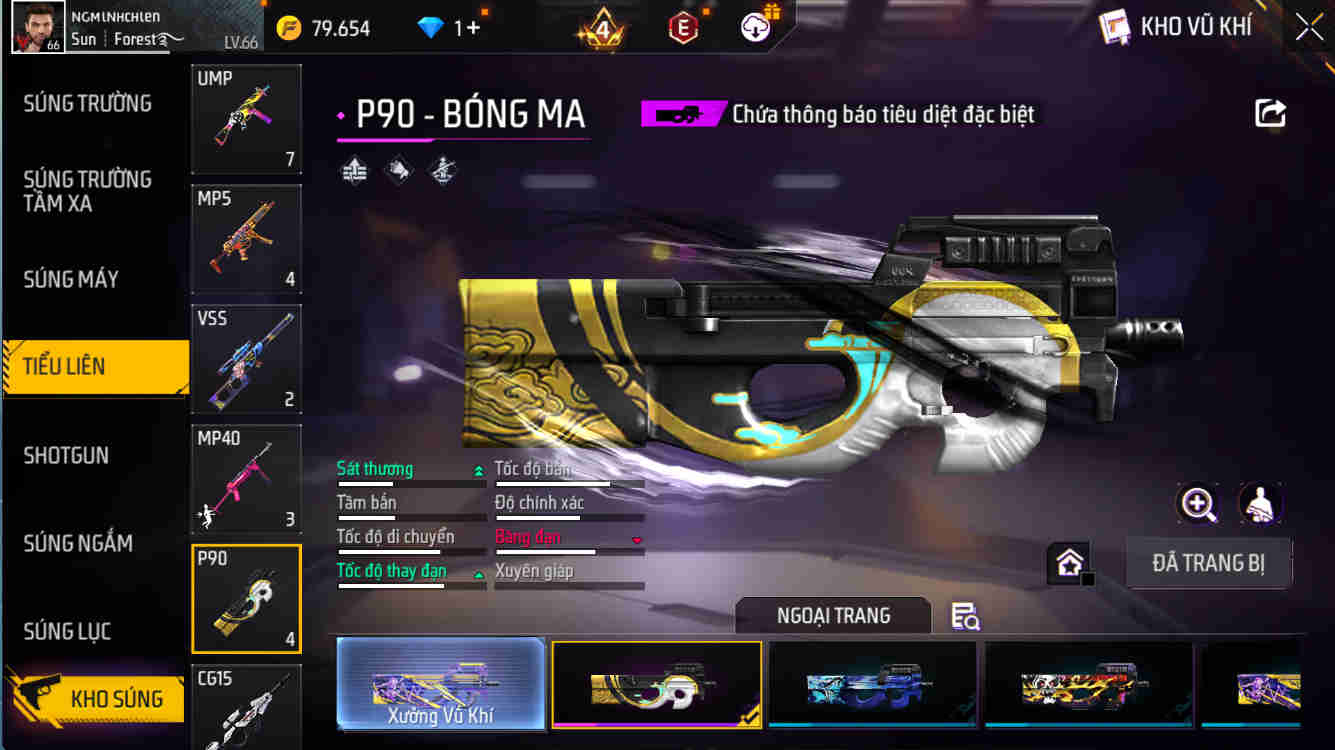Click the red hexagon E event badge

click(685, 27)
